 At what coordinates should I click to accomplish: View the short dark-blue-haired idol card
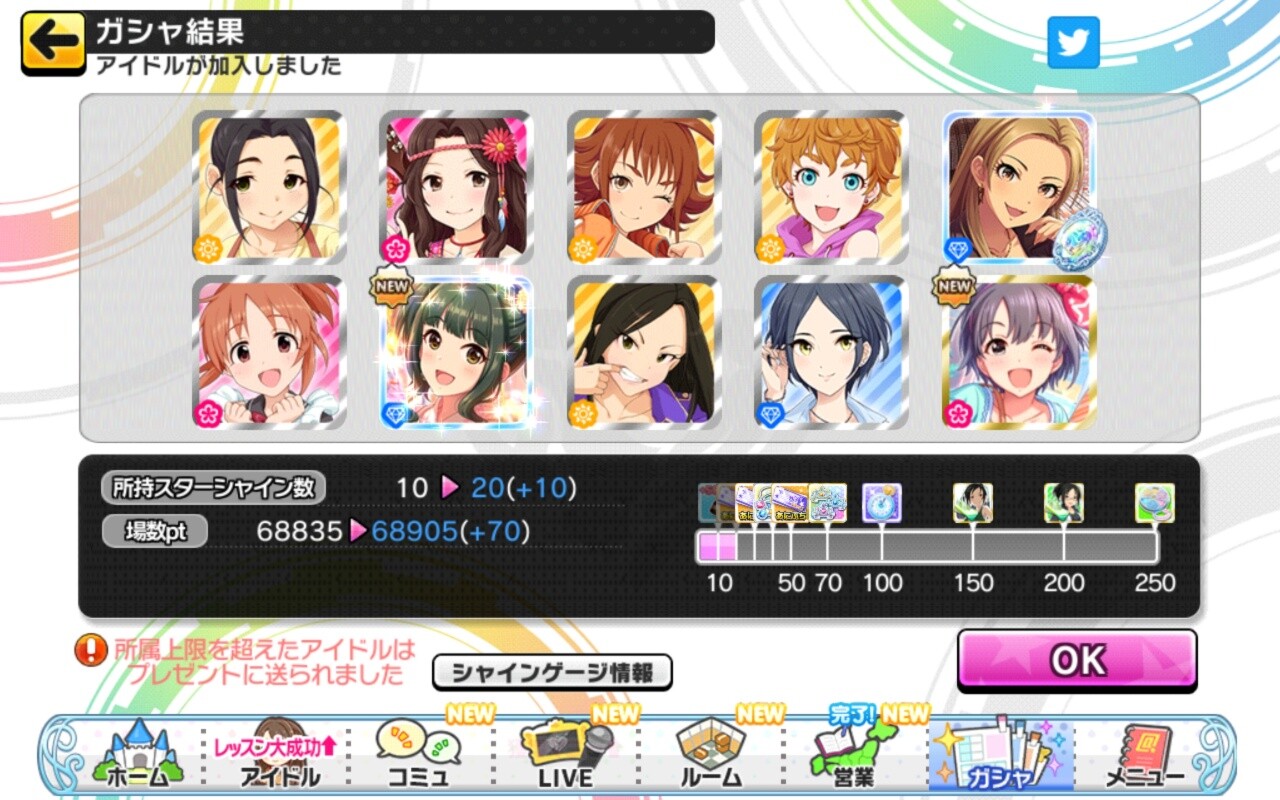click(831, 353)
